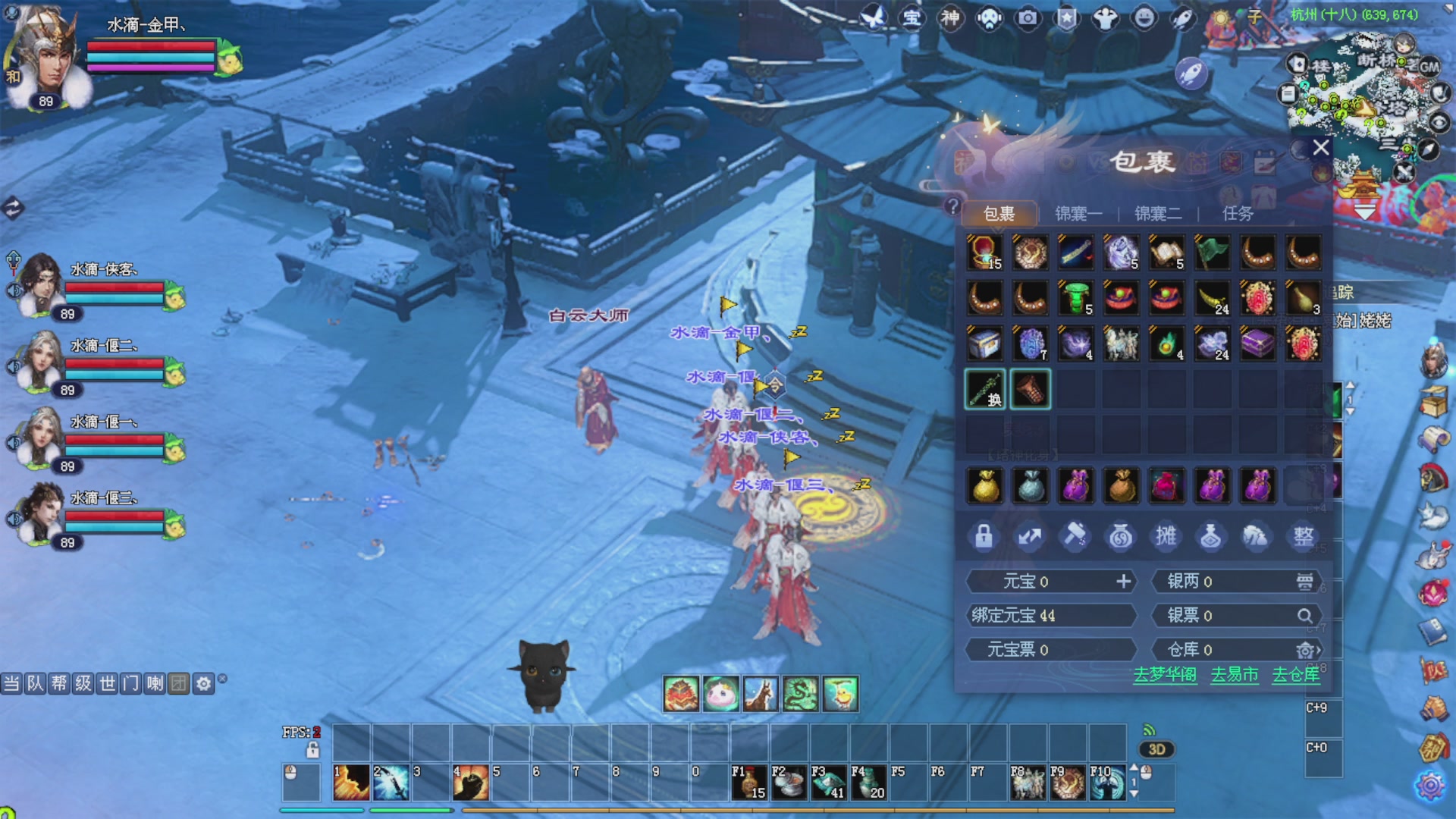This screenshot has width=1456, height=819.
Task: Open the 摊 stall button
Action: 1166,536
